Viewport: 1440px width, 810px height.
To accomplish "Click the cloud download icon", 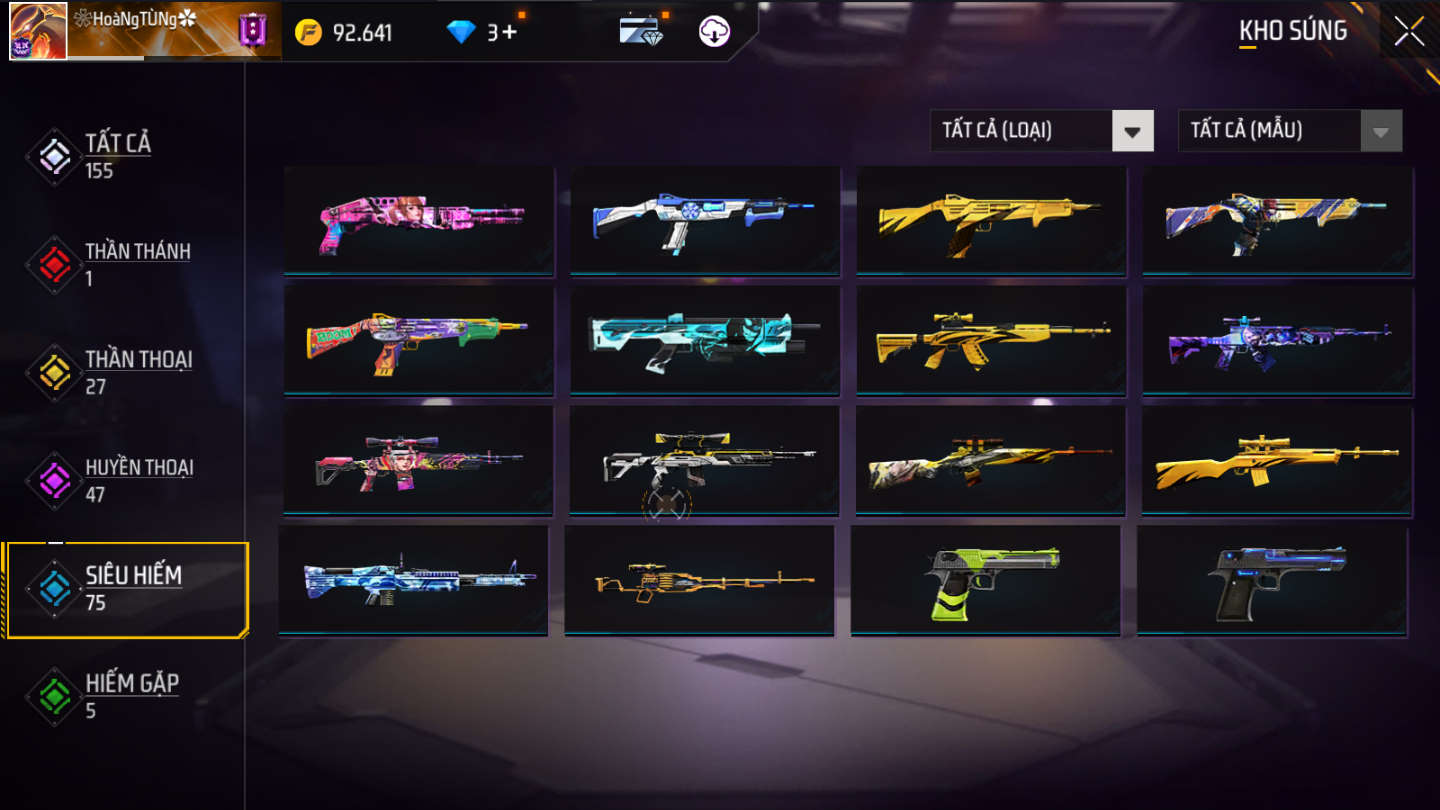I will [x=714, y=32].
